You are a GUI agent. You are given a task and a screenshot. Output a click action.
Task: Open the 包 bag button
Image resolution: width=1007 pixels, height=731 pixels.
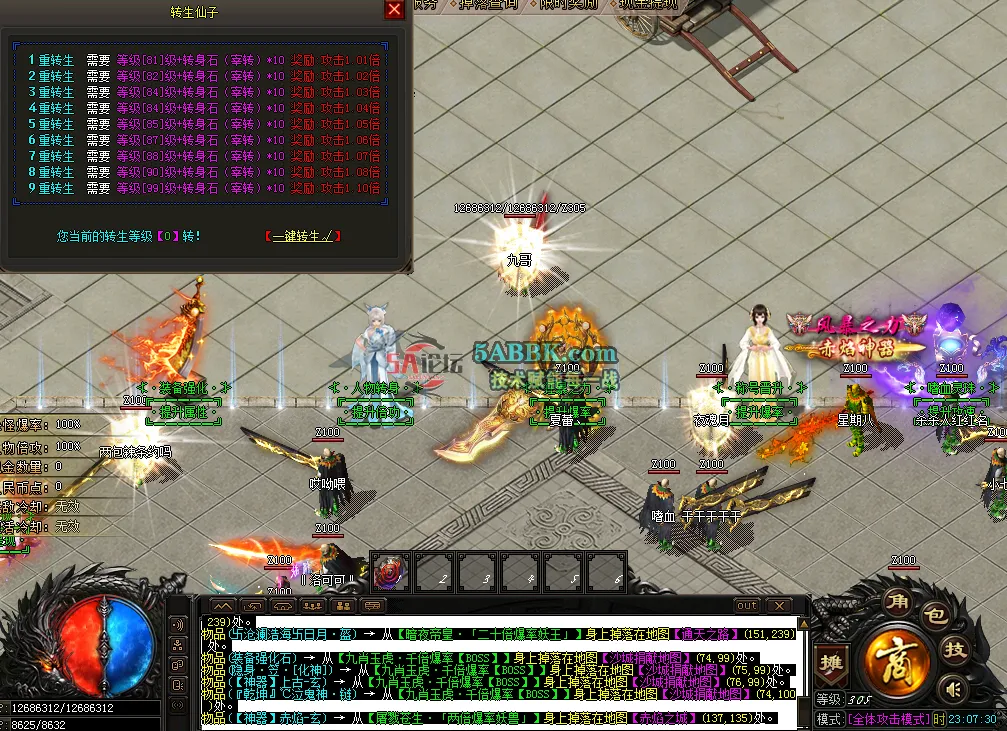pyautogui.click(x=933, y=617)
